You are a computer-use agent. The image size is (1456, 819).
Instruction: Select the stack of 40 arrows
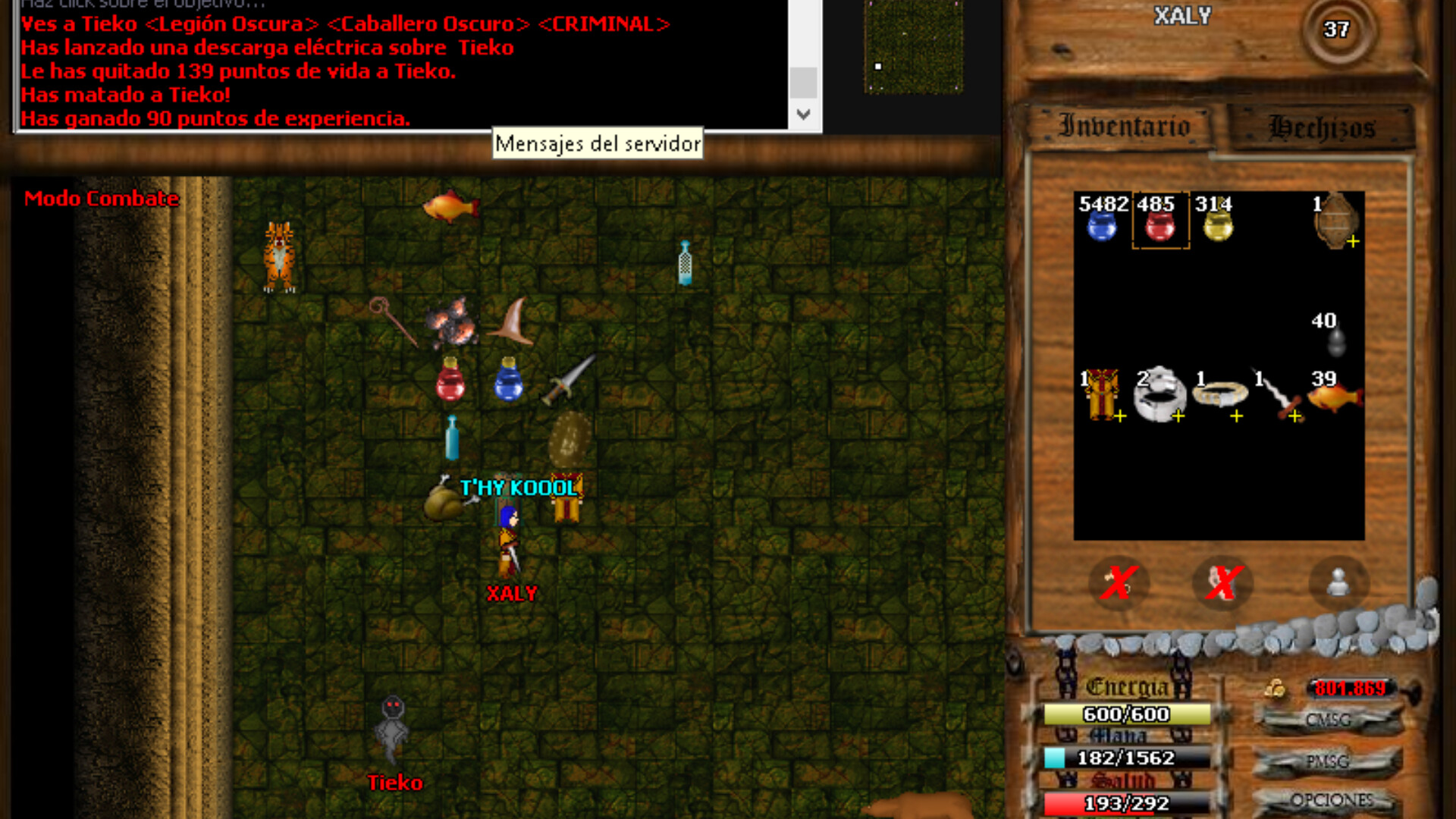tap(1336, 341)
